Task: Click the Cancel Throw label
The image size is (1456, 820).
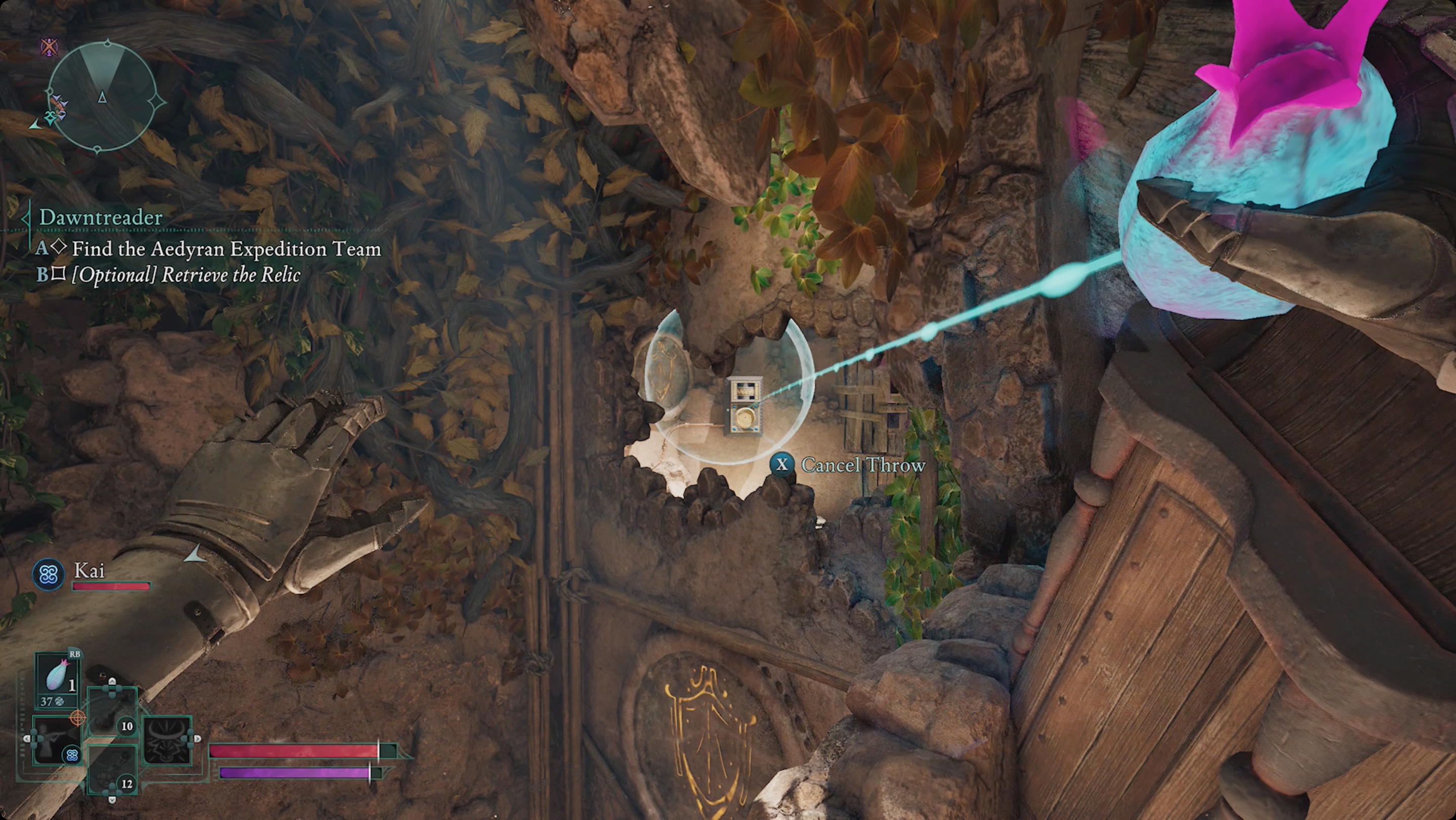Action: click(x=863, y=465)
